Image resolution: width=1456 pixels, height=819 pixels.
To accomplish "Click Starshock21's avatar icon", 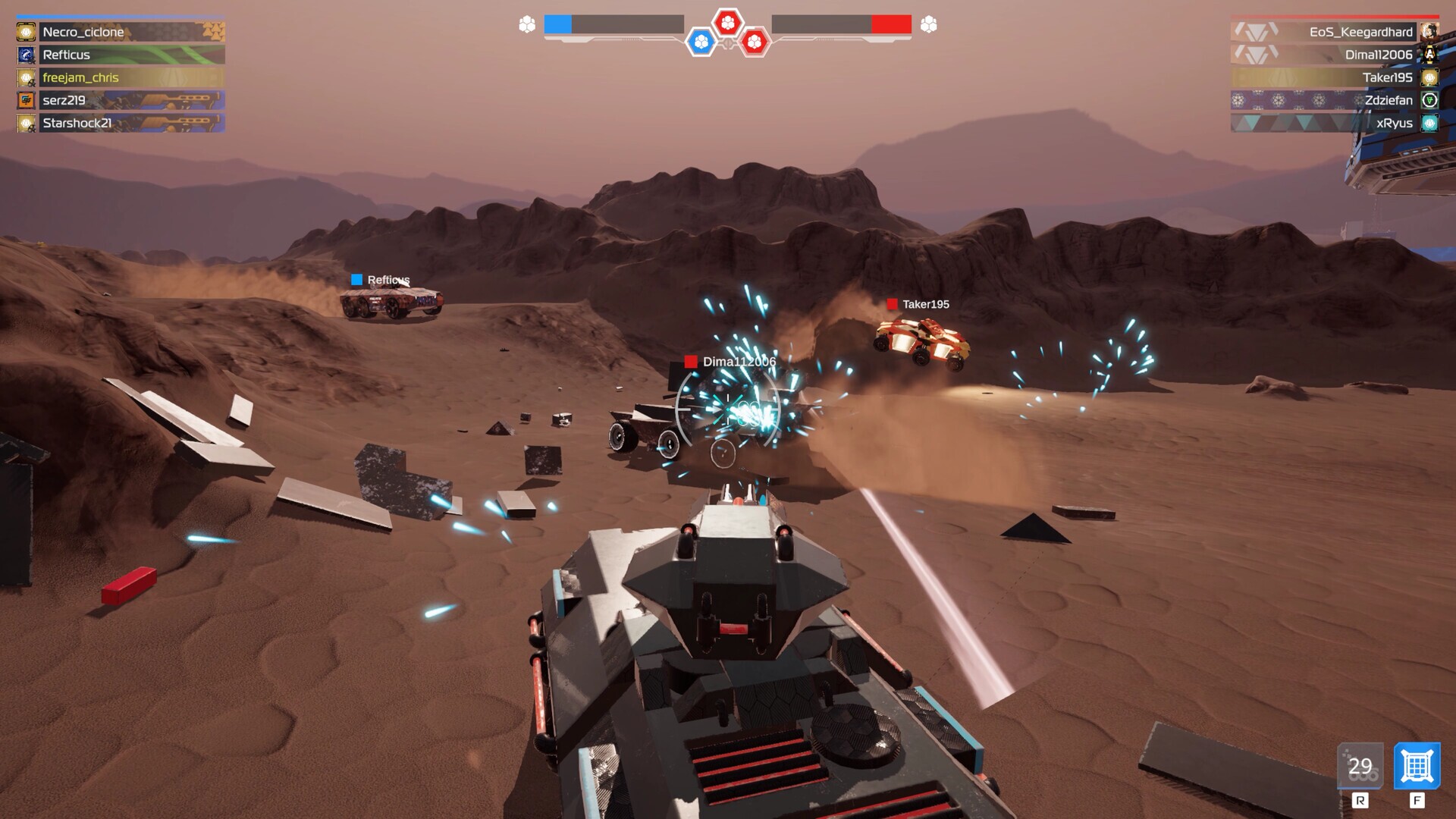I will coord(27,122).
